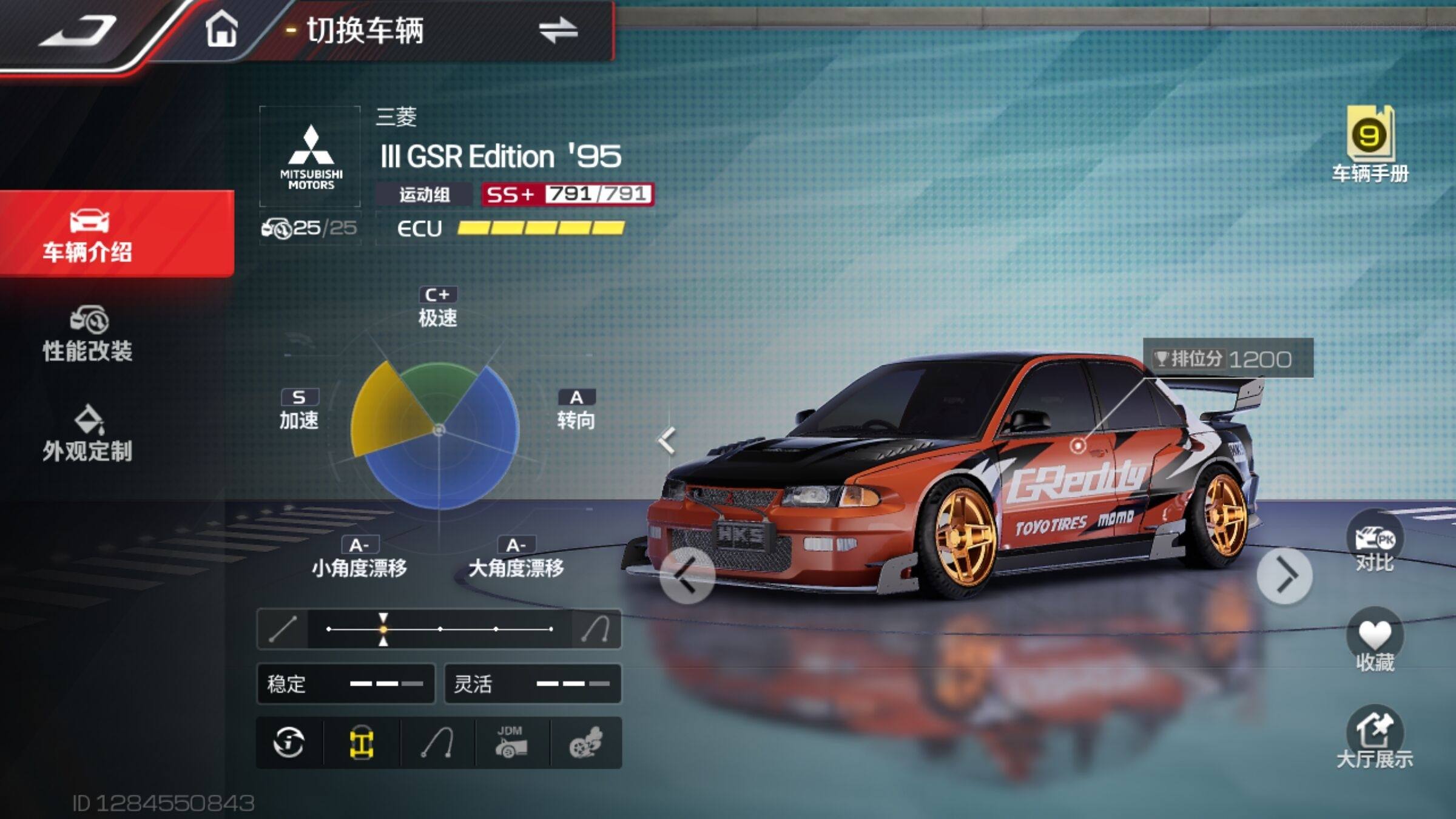Add car to 收藏 favorites

(1375, 641)
